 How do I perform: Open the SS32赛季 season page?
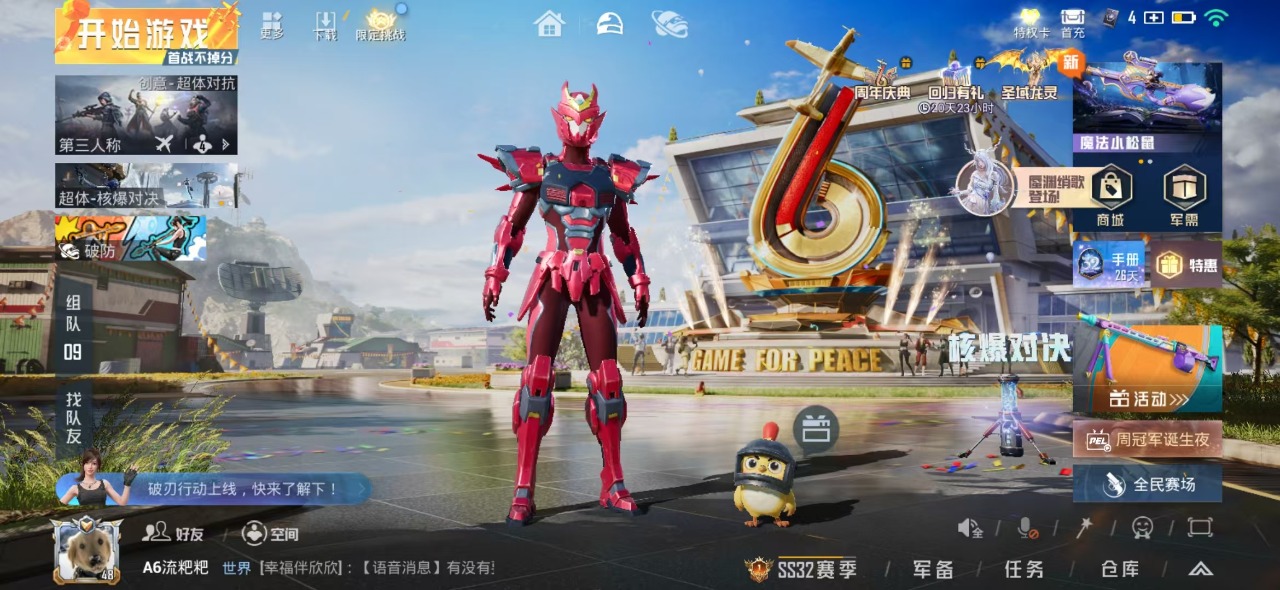(802, 569)
